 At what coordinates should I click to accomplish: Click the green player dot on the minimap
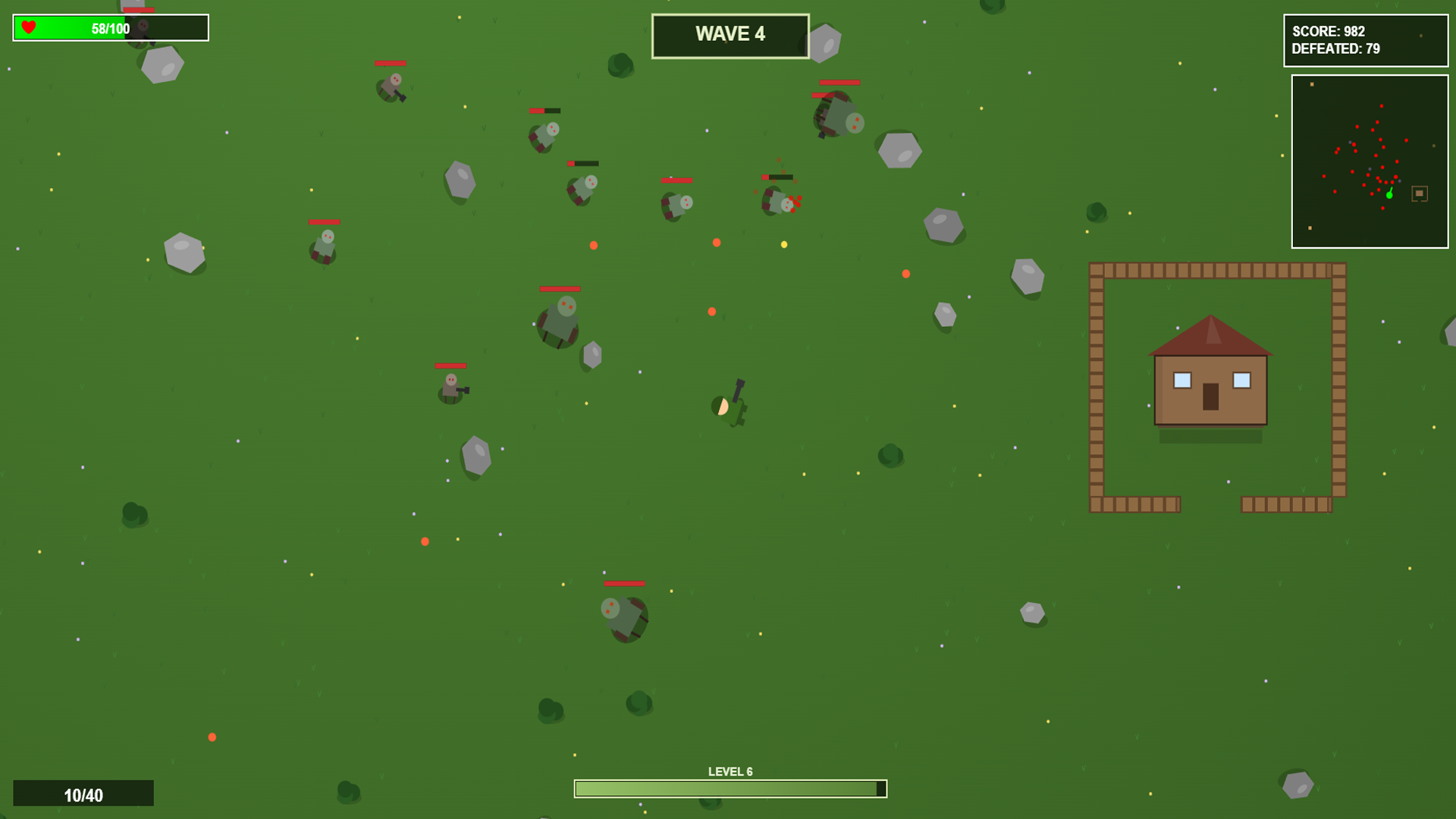[x=1390, y=195]
